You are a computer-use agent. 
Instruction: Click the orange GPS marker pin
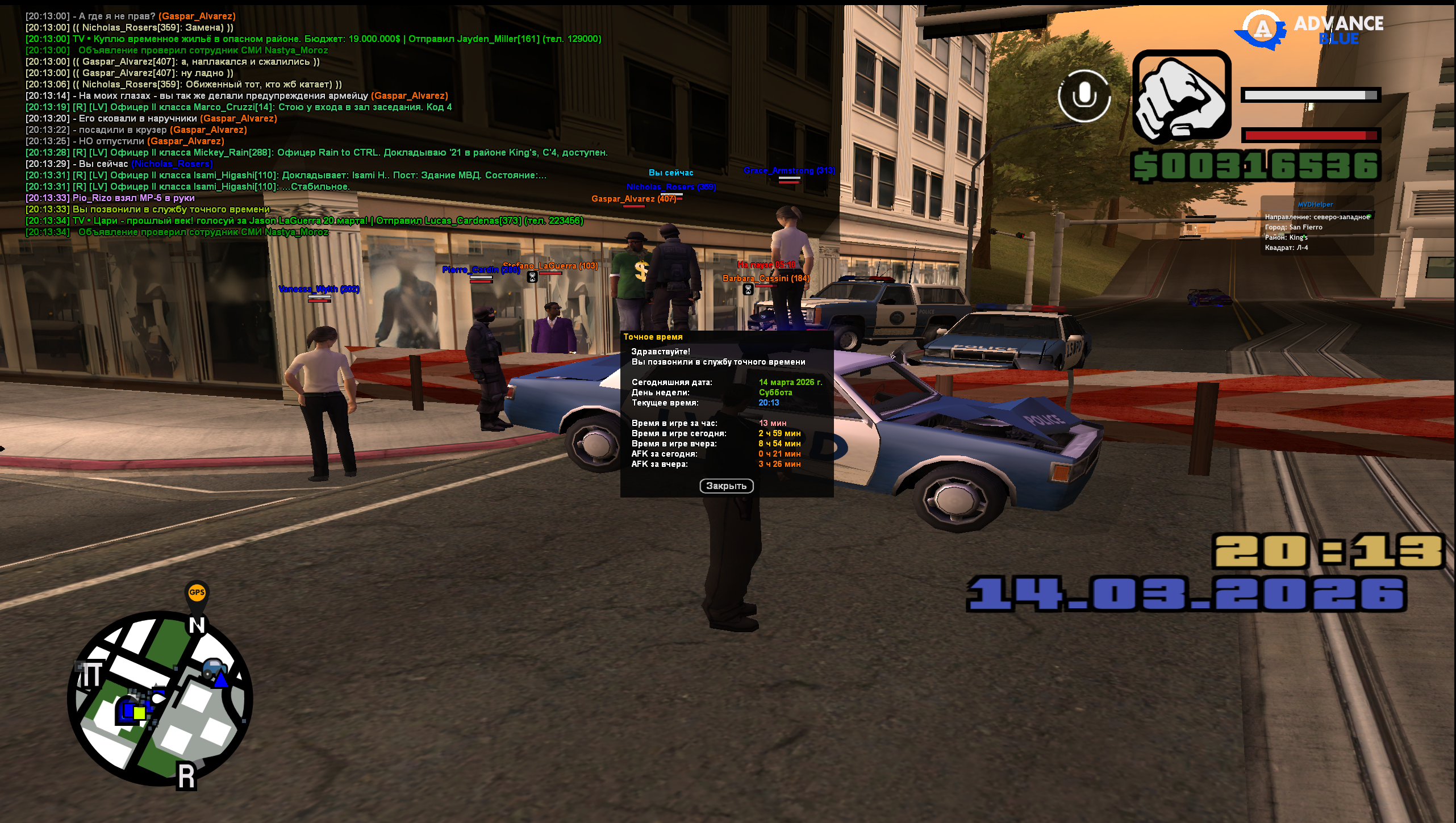pyautogui.click(x=197, y=594)
